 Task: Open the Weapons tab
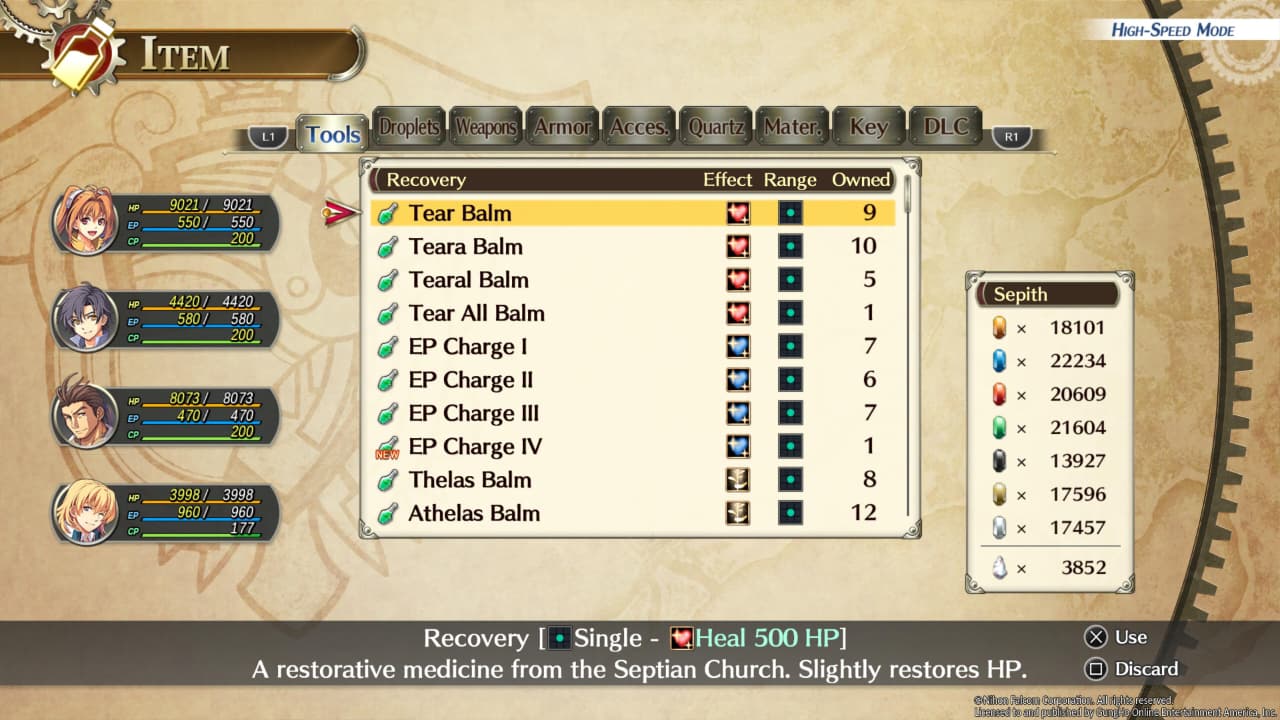pyautogui.click(x=486, y=127)
